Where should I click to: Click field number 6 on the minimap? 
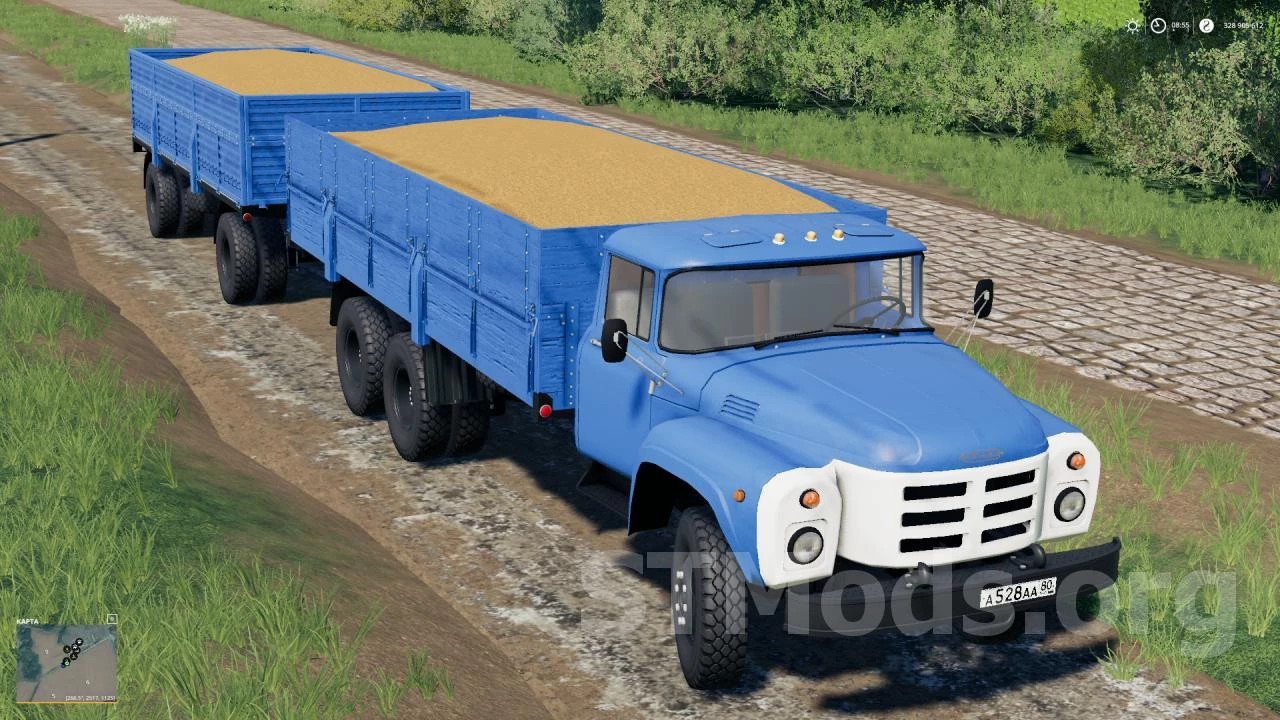pos(88,682)
